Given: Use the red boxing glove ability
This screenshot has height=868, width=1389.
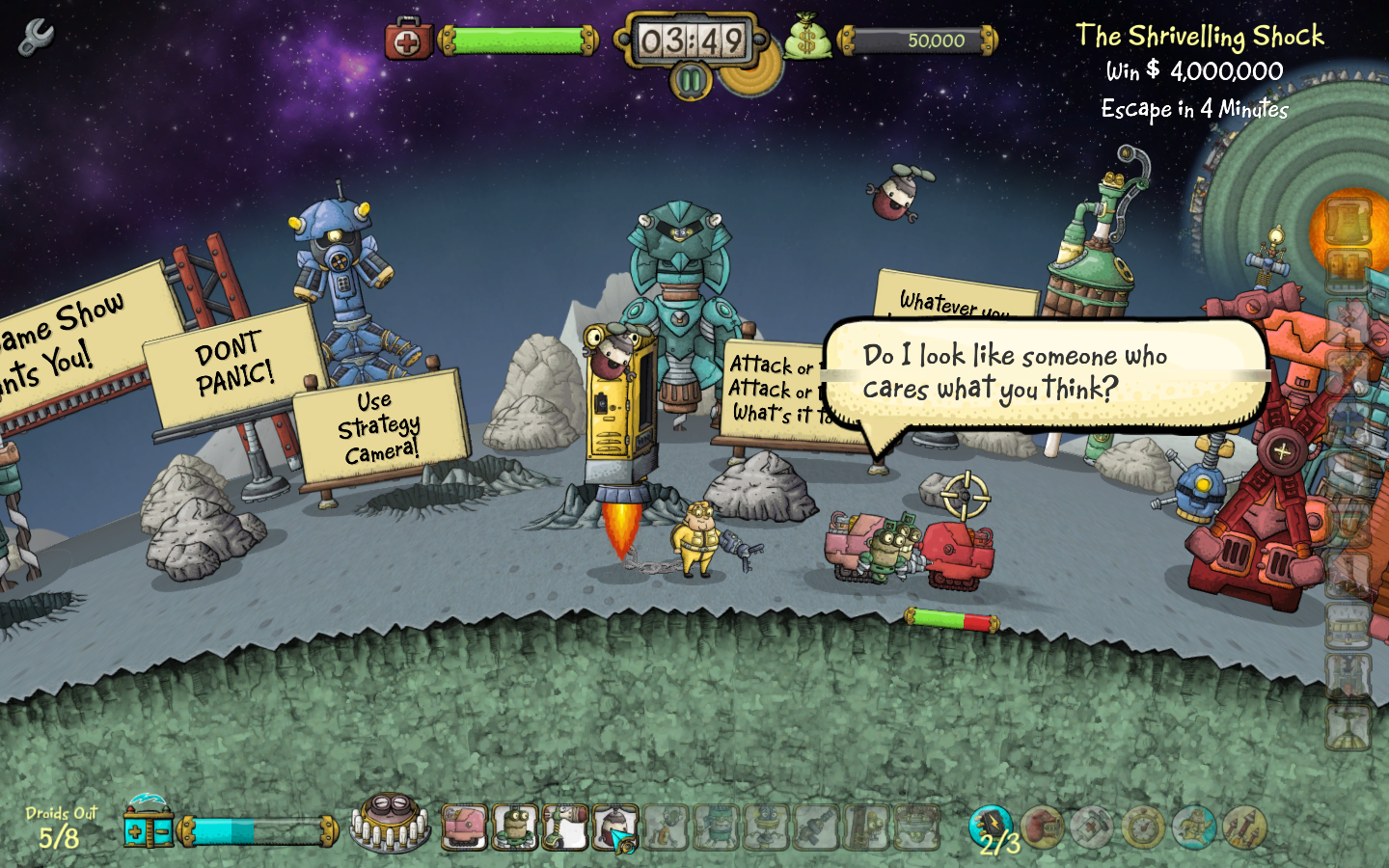Looking at the screenshot, I should (x=1042, y=827).
